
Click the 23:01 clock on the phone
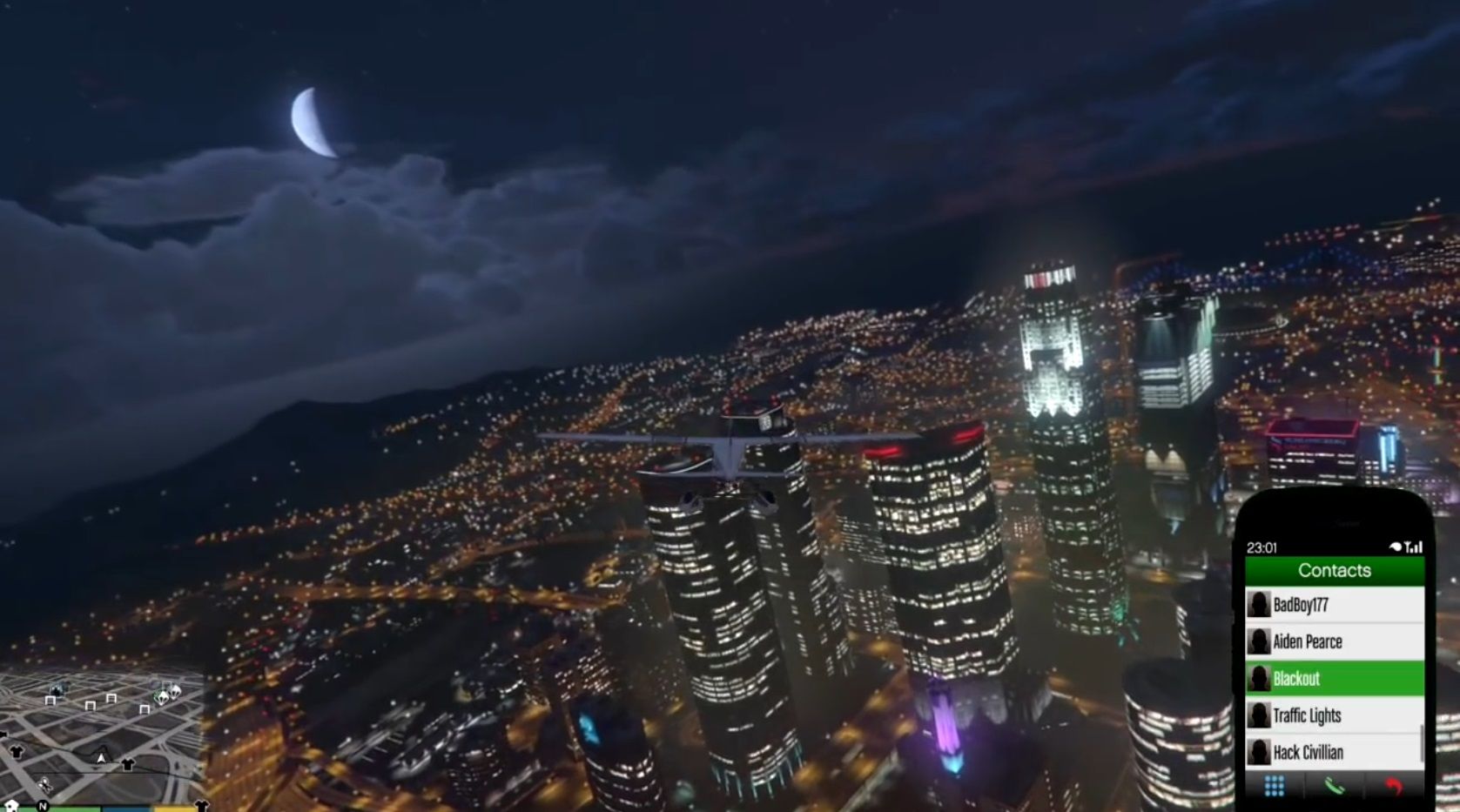[x=1261, y=547]
